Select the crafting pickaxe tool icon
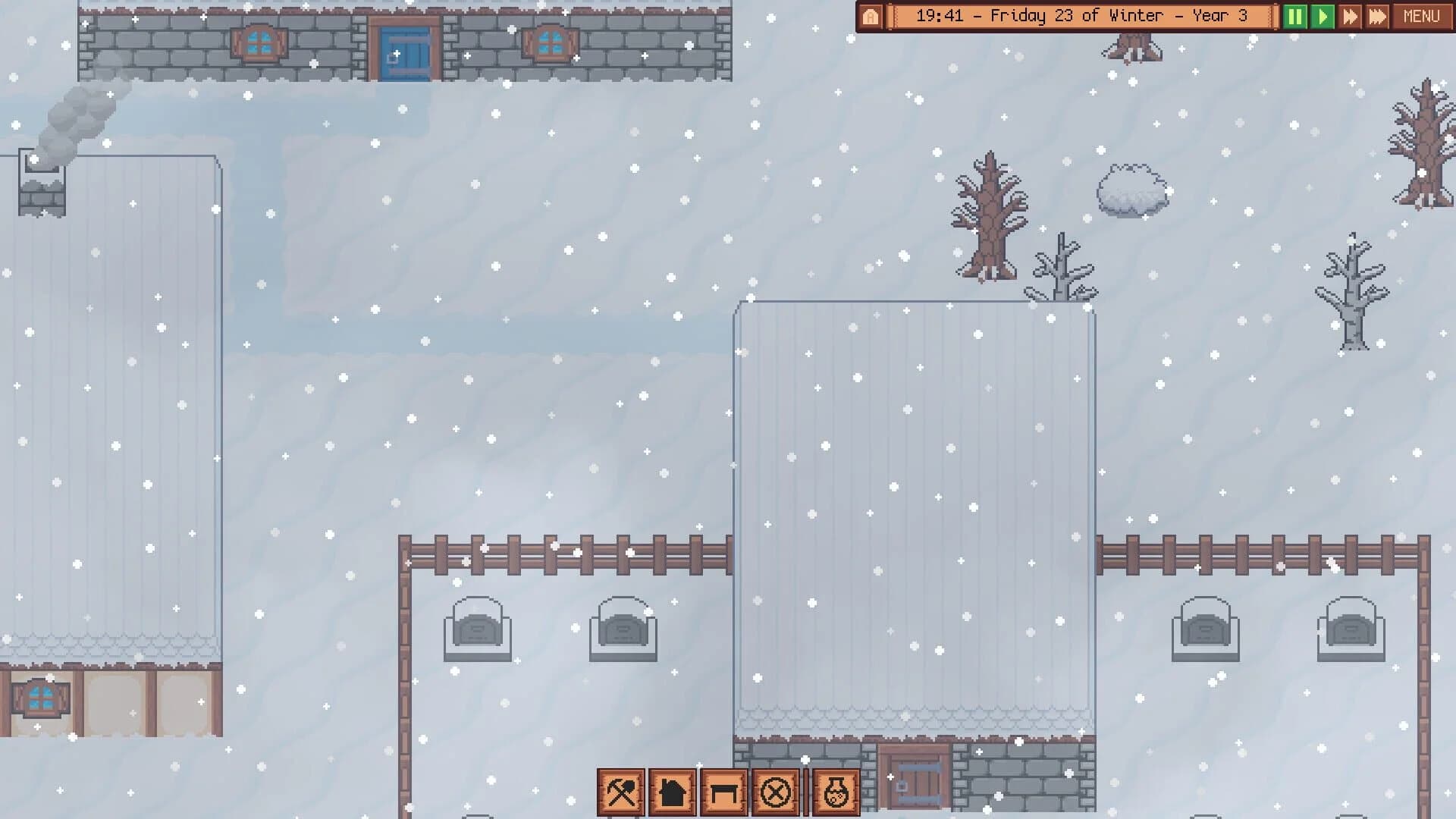Screen dimensions: 1456x819 coord(622,792)
